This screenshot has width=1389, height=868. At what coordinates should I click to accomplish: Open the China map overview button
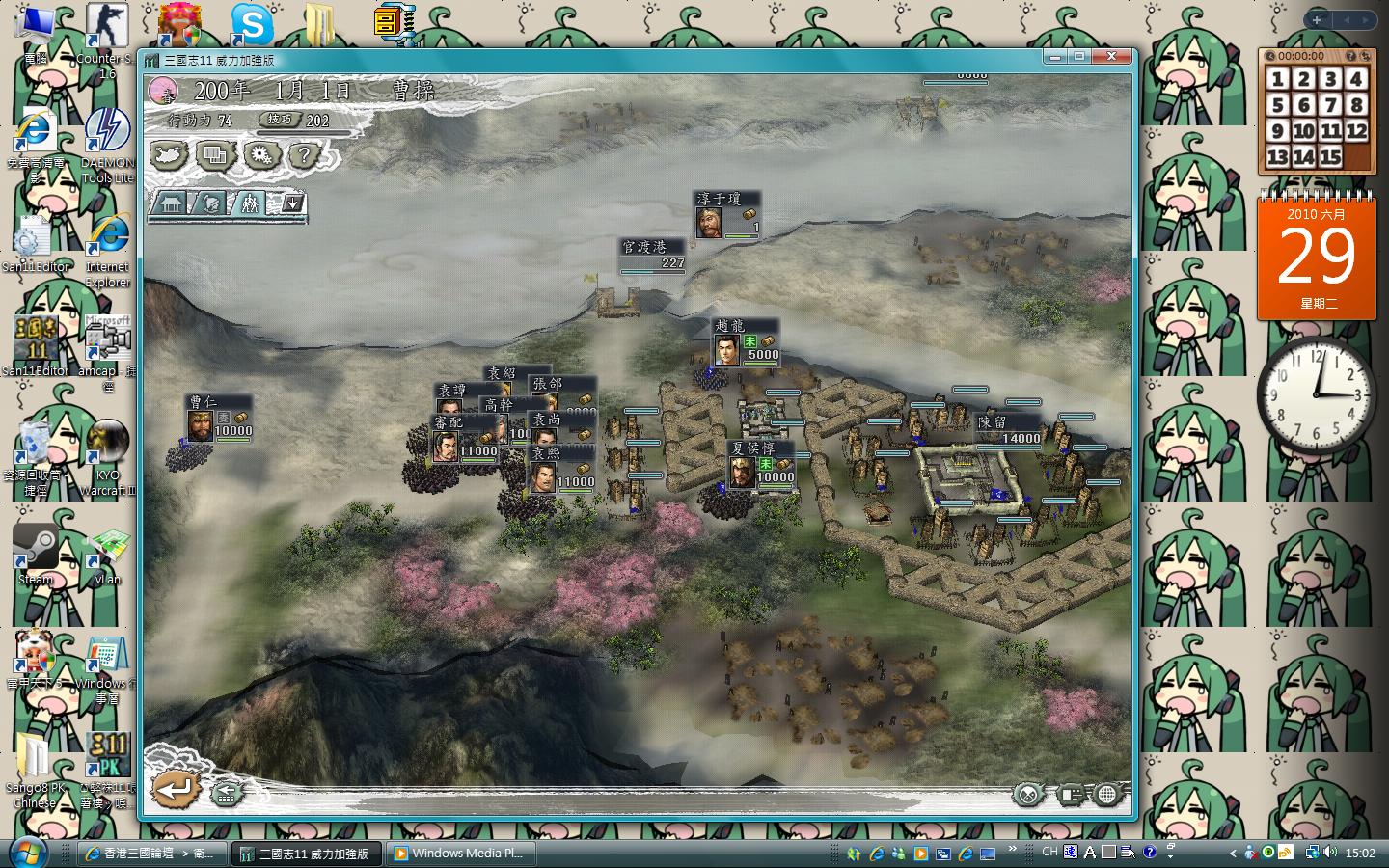point(171,154)
